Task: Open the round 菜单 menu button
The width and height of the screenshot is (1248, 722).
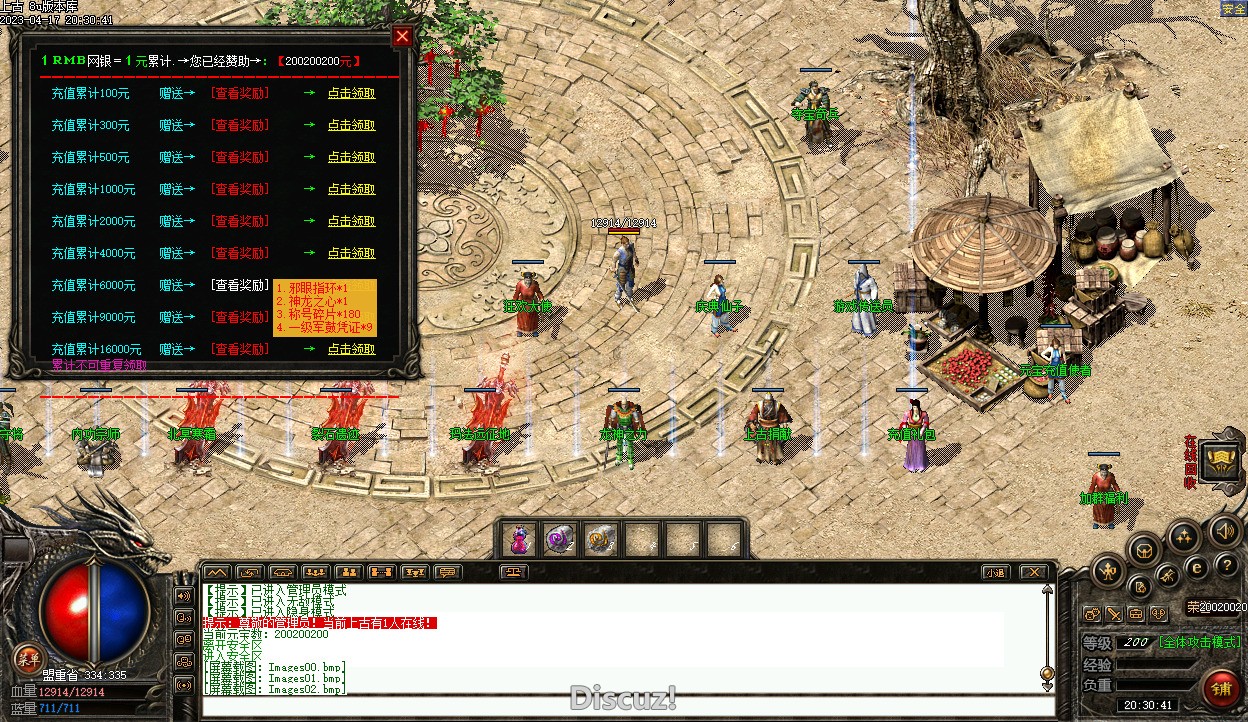Action: [27, 659]
